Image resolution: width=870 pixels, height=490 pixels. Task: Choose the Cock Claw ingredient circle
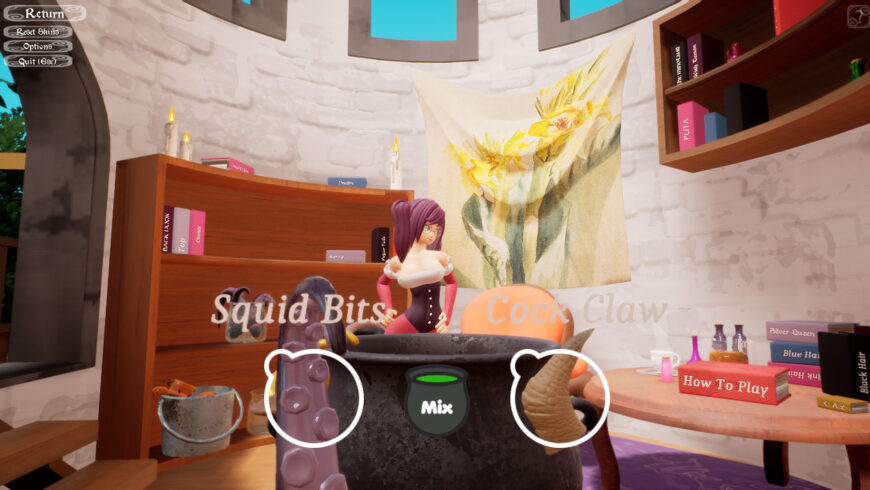(x=560, y=398)
